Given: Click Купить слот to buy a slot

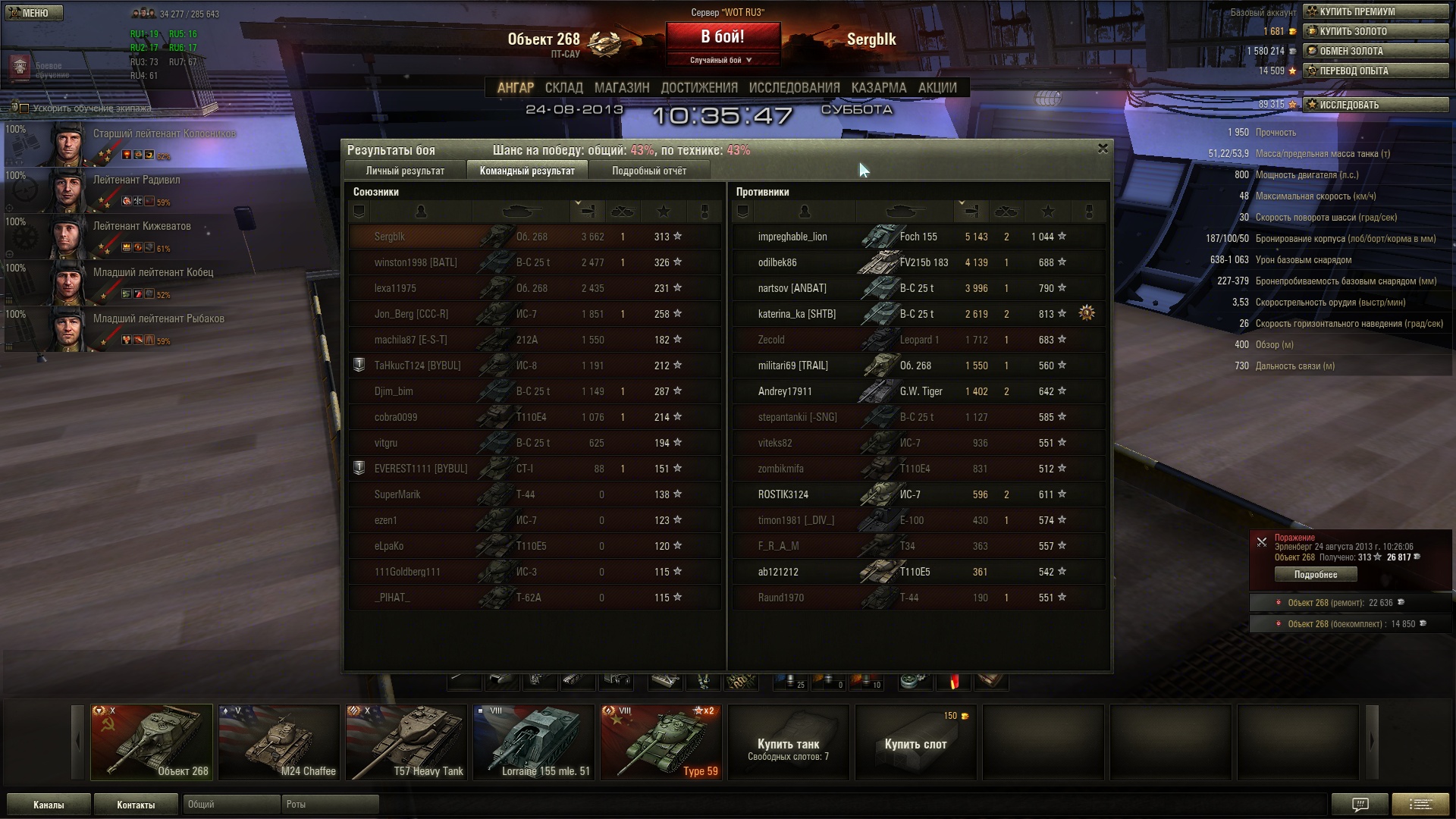Looking at the screenshot, I should coord(915,743).
